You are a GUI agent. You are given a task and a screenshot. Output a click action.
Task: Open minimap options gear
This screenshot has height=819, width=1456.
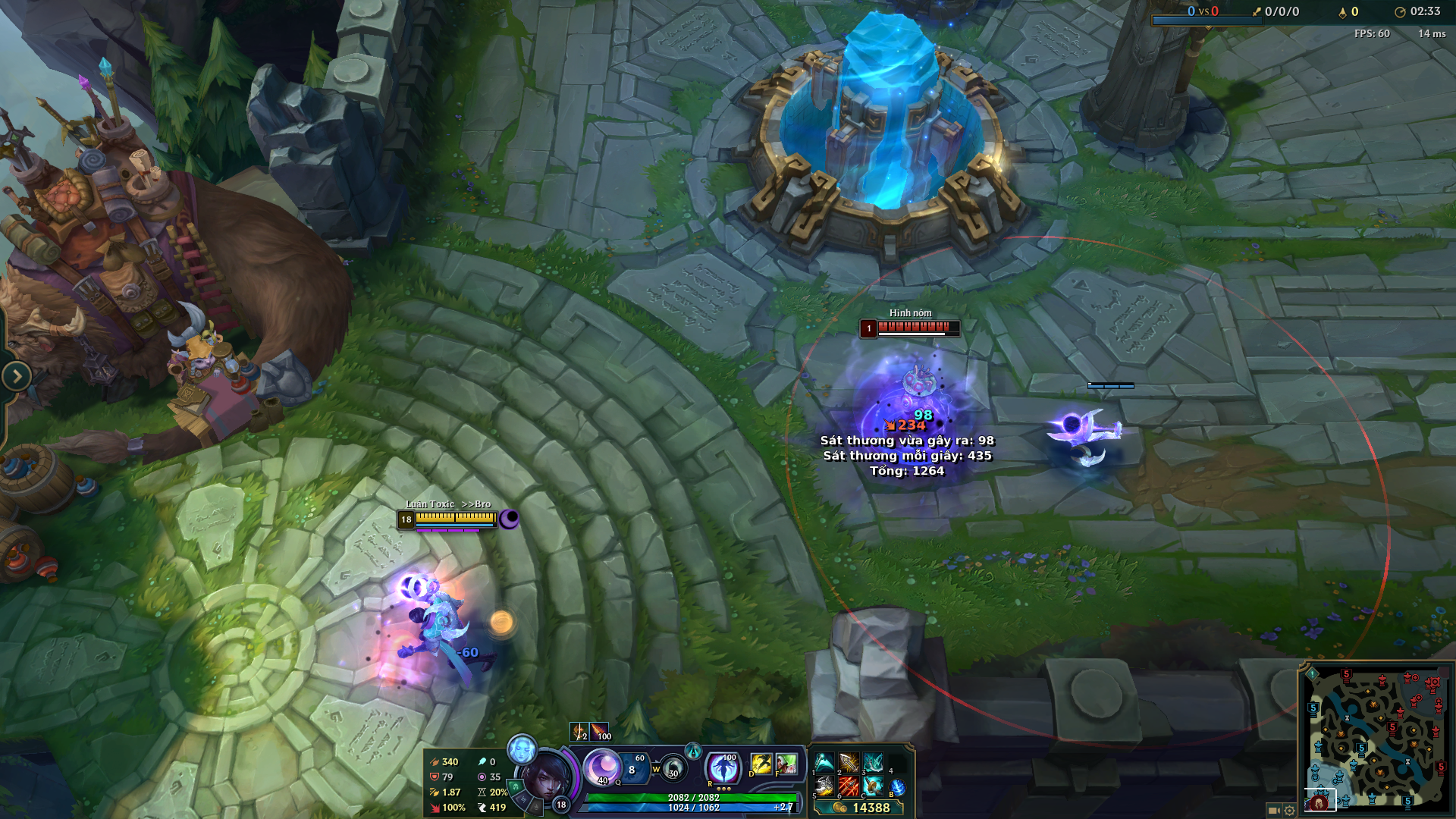tap(1289, 810)
